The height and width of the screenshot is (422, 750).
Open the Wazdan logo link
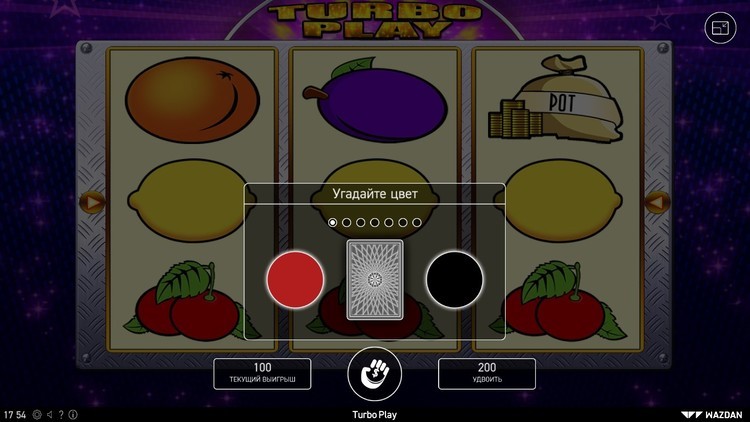click(712, 414)
